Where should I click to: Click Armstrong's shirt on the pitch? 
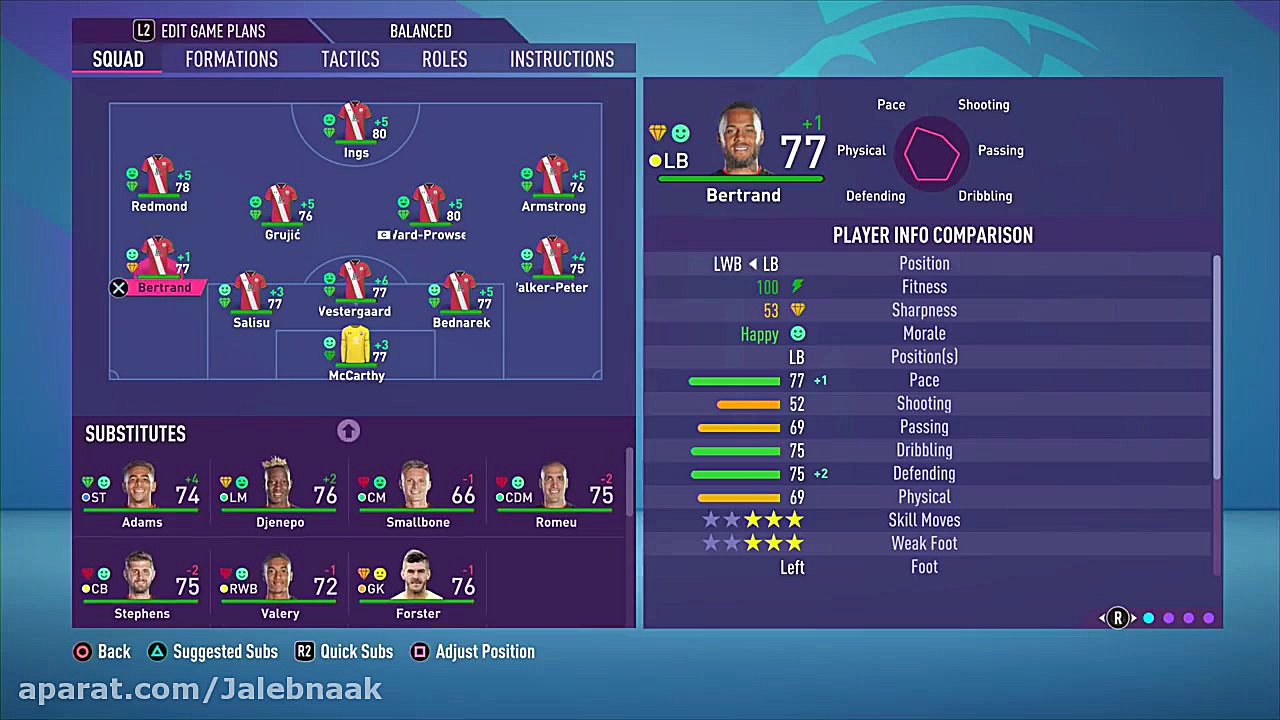[x=552, y=178]
